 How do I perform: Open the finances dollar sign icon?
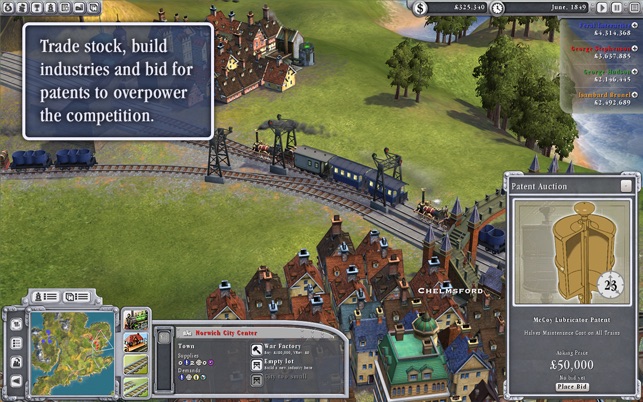pyautogui.click(x=421, y=8)
